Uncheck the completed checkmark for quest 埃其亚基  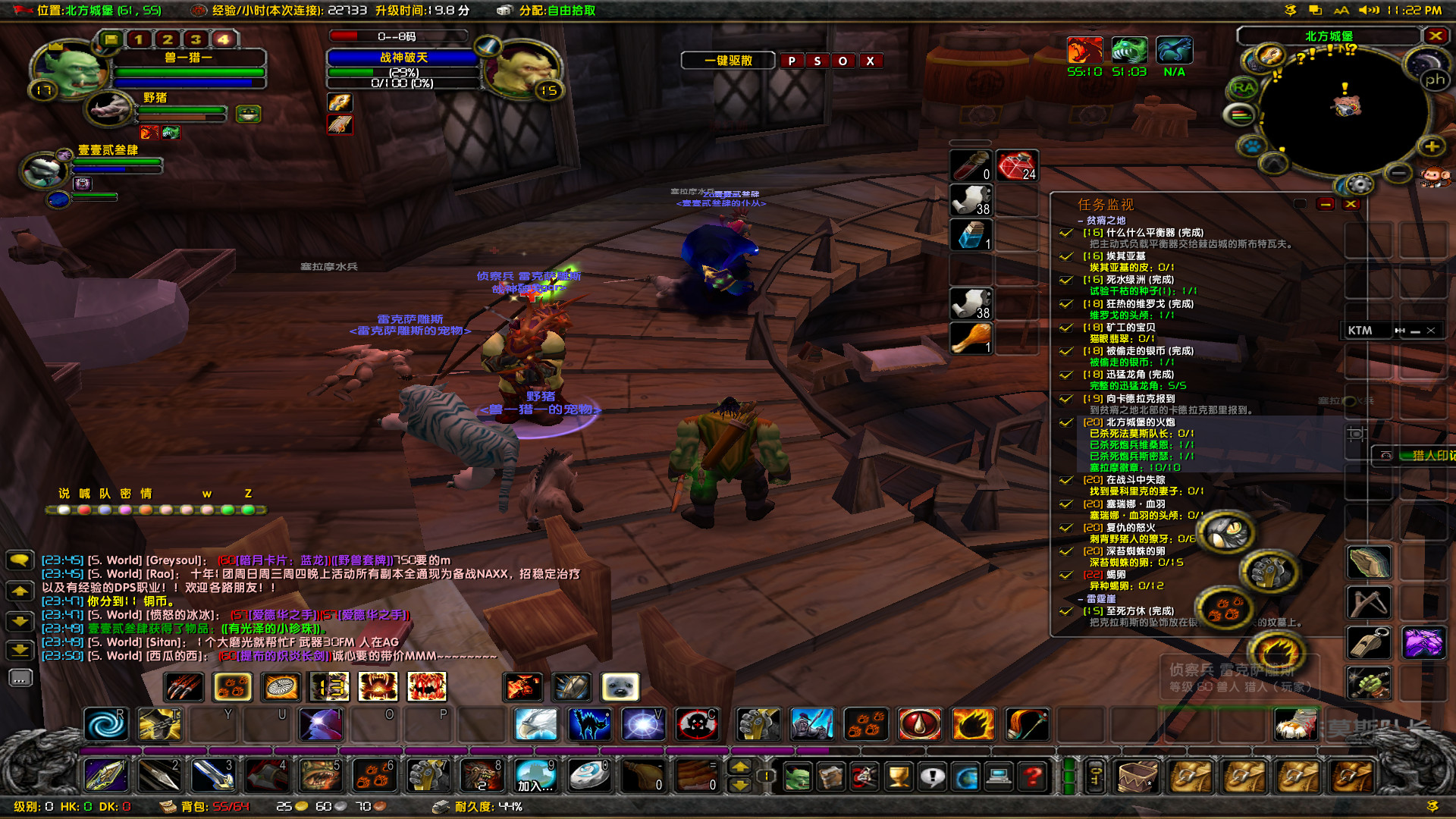pyautogui.click(x=1065, y=256)
